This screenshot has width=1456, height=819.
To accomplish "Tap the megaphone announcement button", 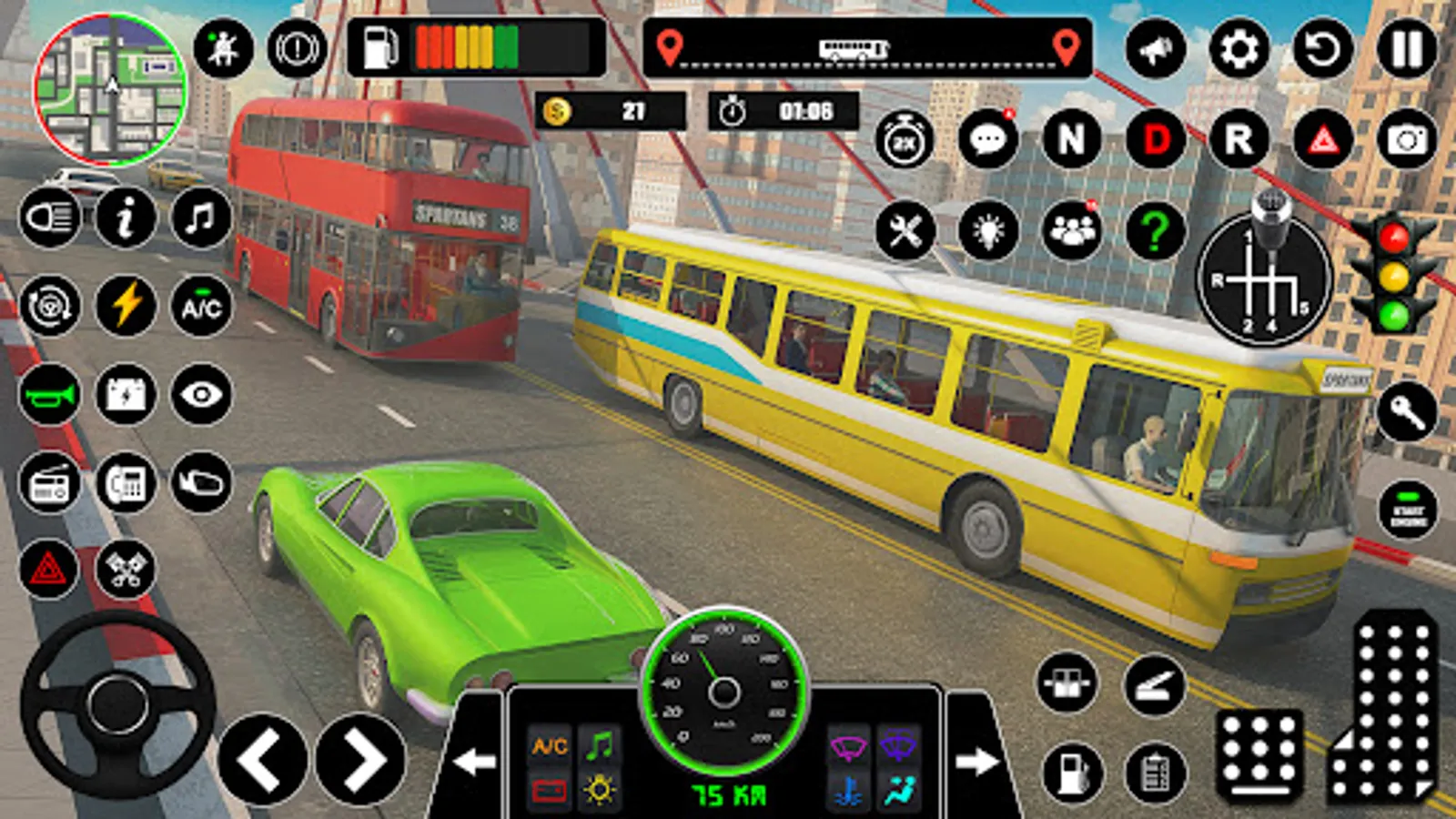I will (x=1156, y=50).
